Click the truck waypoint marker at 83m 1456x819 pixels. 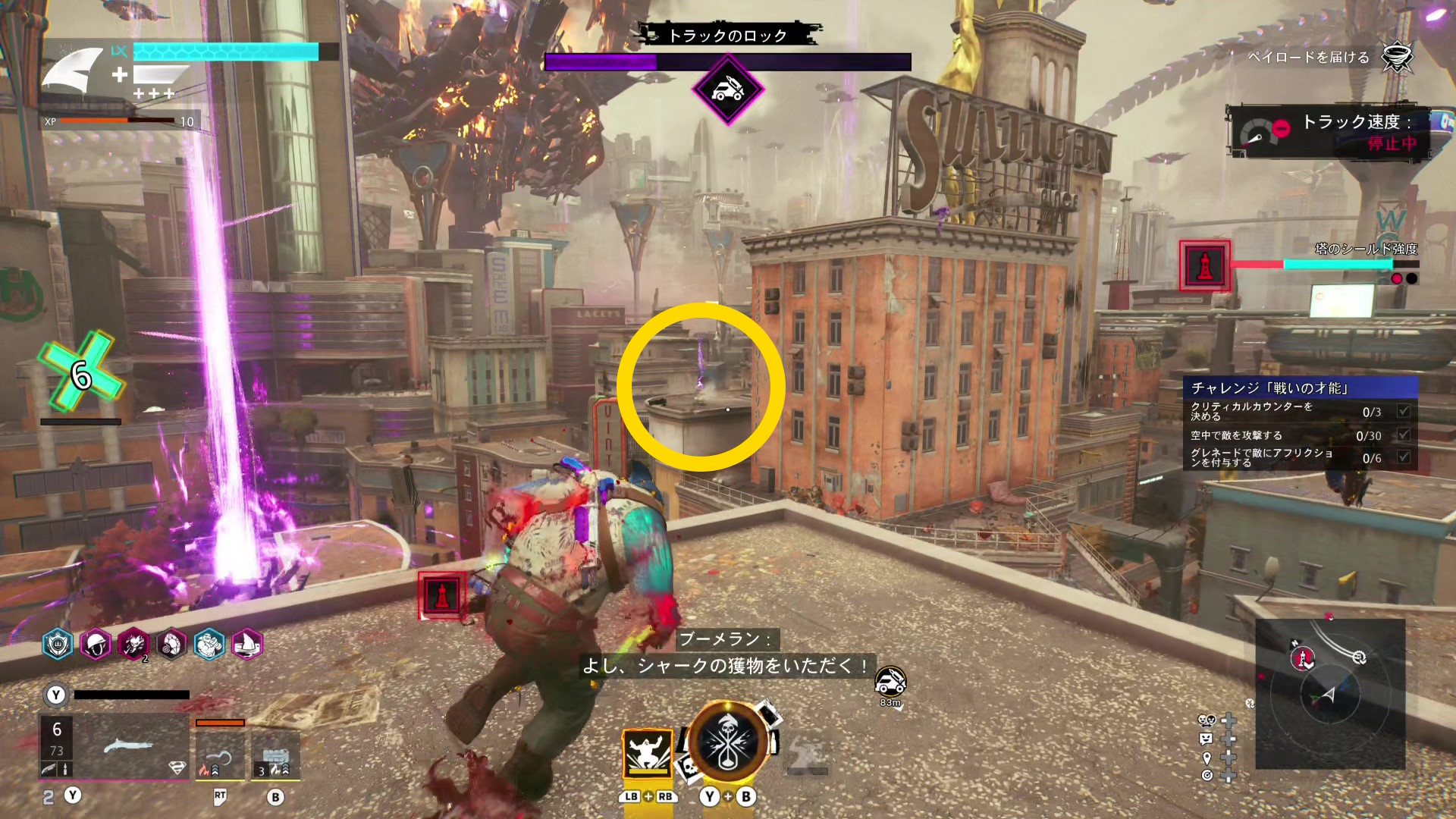pos(890,682)
